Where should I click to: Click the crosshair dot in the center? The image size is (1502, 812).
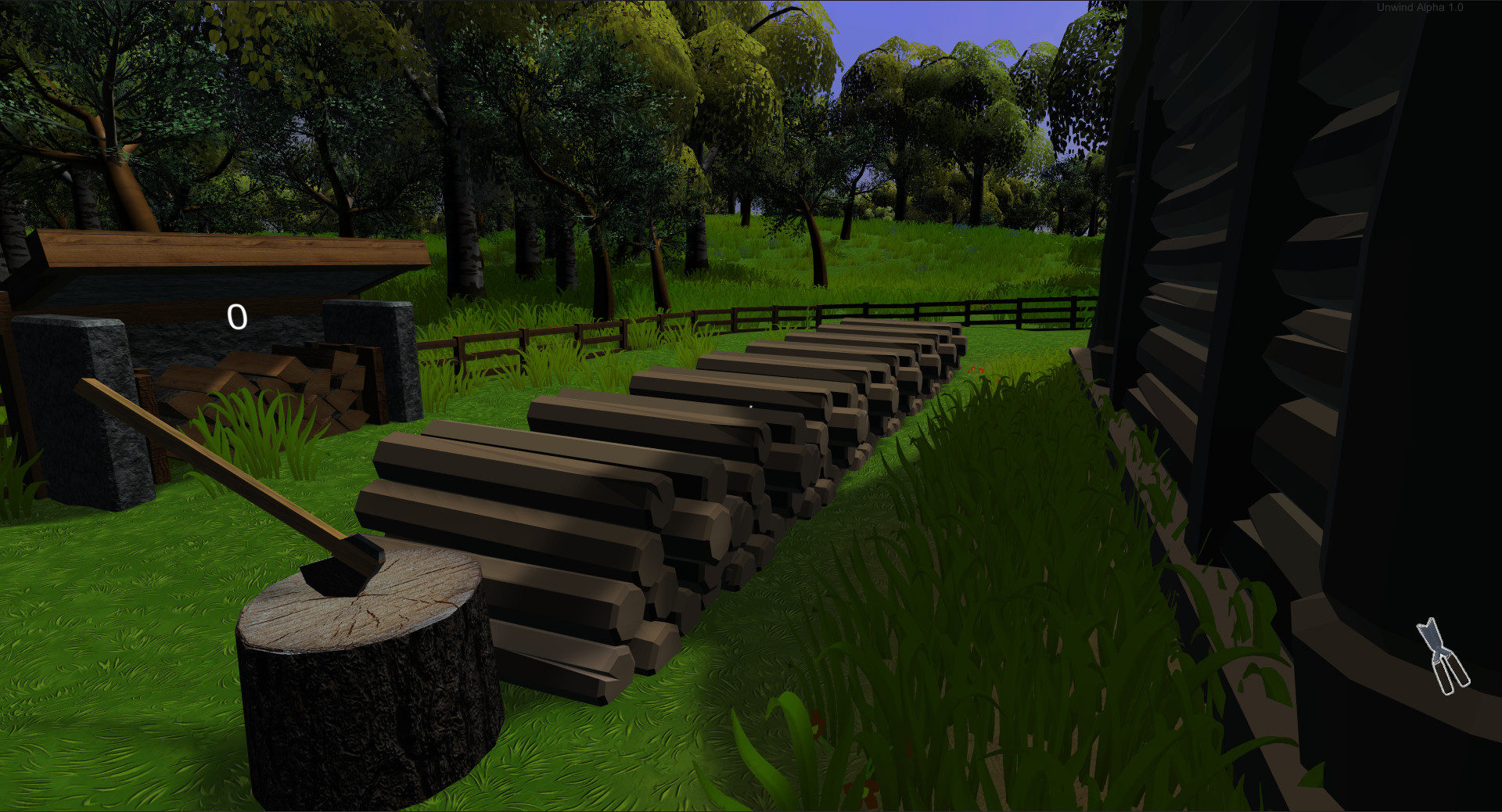click(751, 406)
